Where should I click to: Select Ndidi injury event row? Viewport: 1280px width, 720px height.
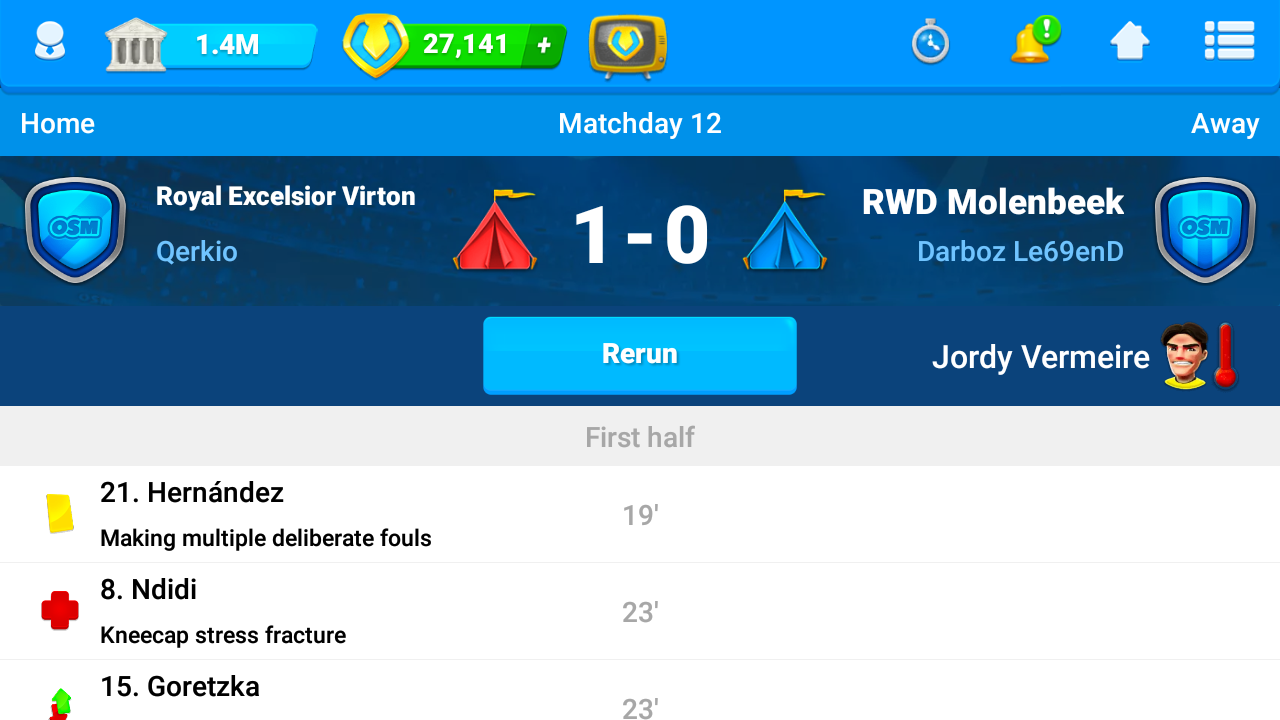[x=640, y=611]
